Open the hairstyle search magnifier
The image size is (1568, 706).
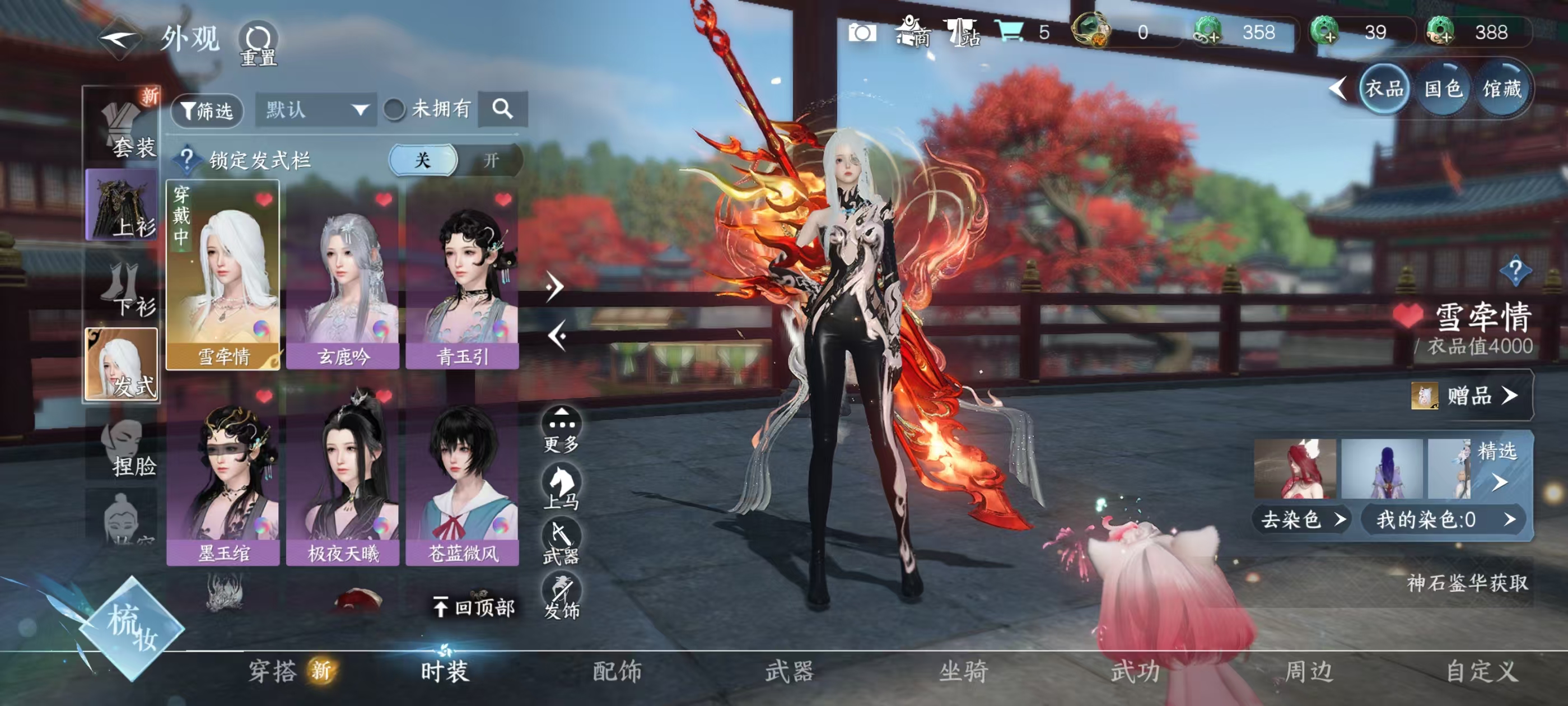pyautogui.click(x=502, y=109)
